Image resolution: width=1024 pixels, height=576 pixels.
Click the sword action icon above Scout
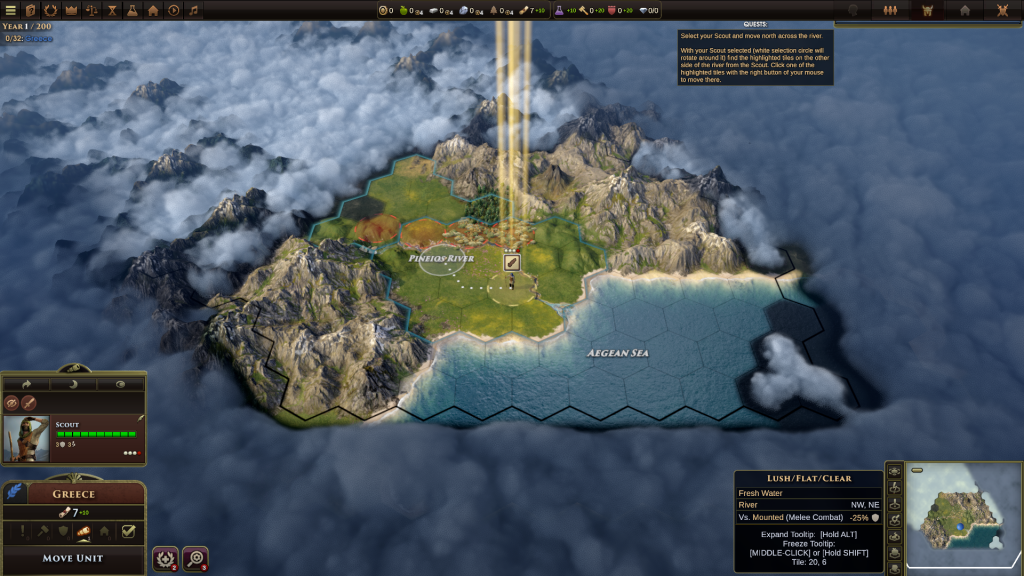pos(29,403)
